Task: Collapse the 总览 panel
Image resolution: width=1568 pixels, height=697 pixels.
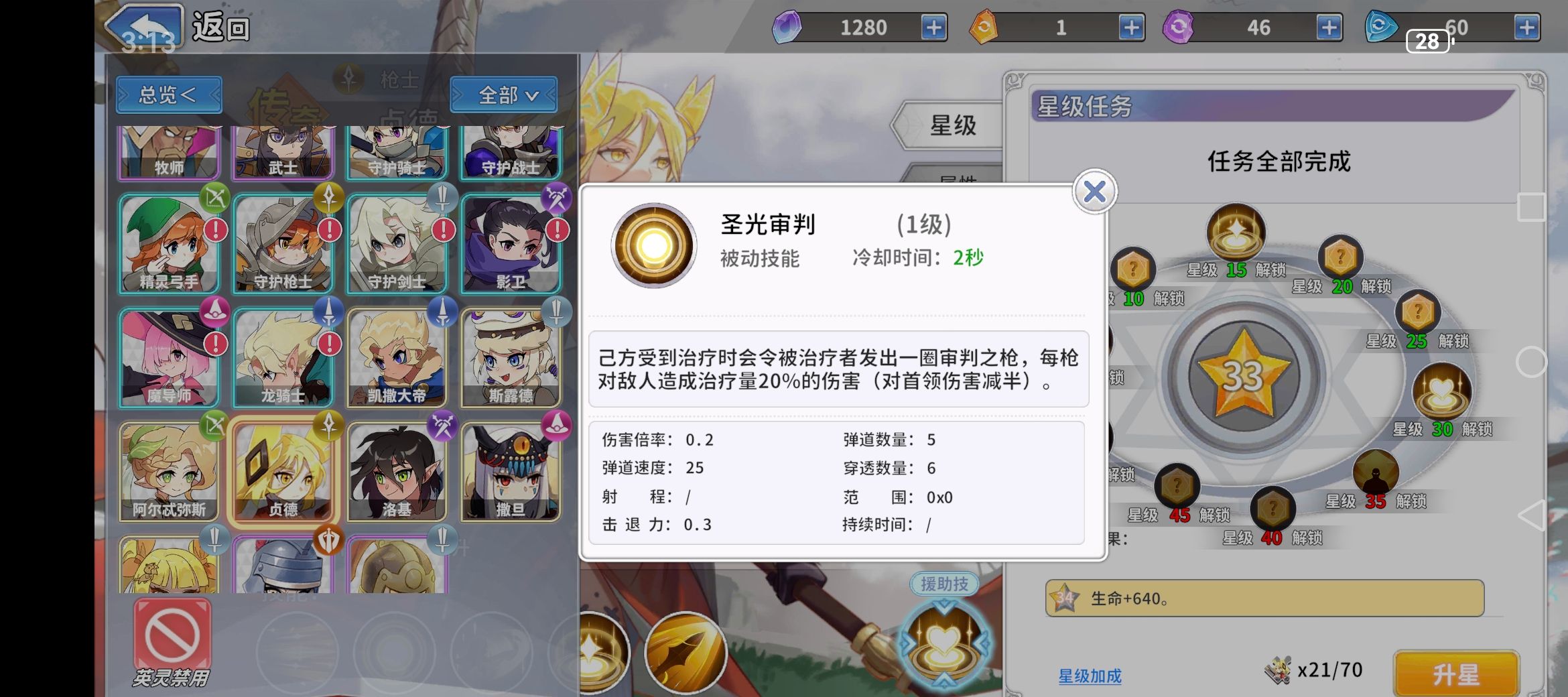Action: 168,94
